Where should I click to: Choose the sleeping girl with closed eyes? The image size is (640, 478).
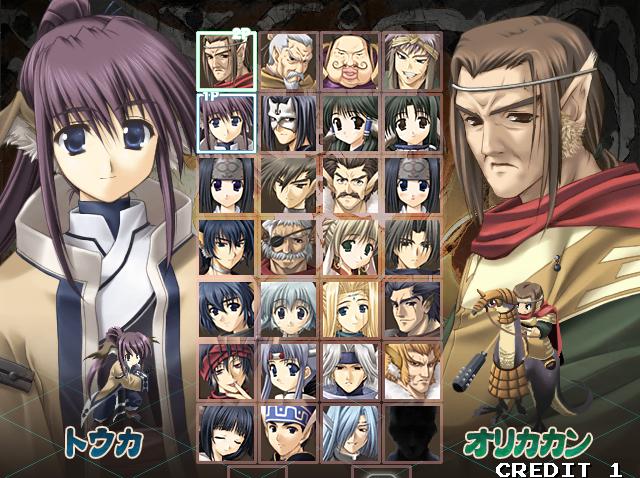click(x=227, y=432)
